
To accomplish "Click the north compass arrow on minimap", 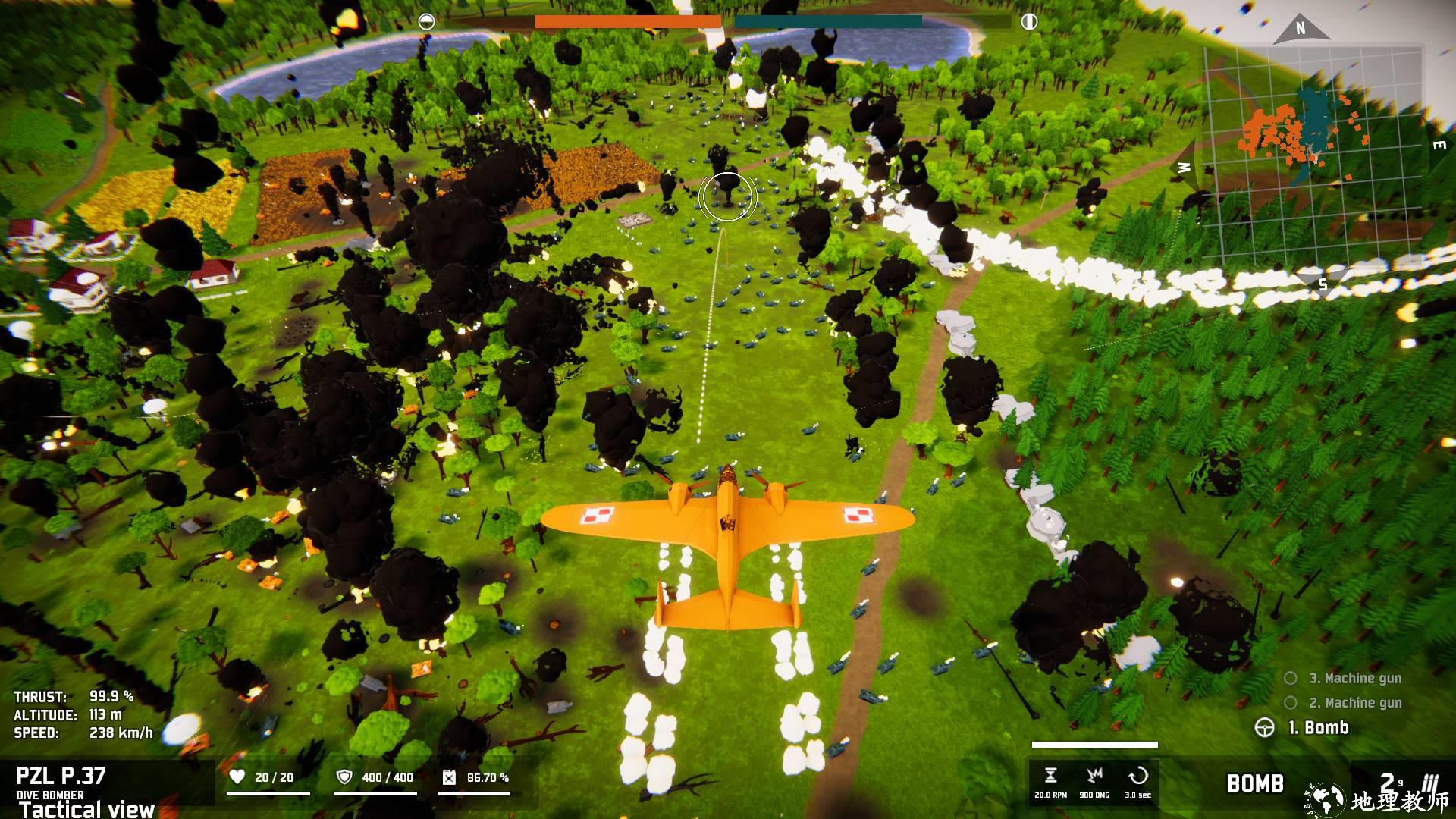I will pos(1301,29).
